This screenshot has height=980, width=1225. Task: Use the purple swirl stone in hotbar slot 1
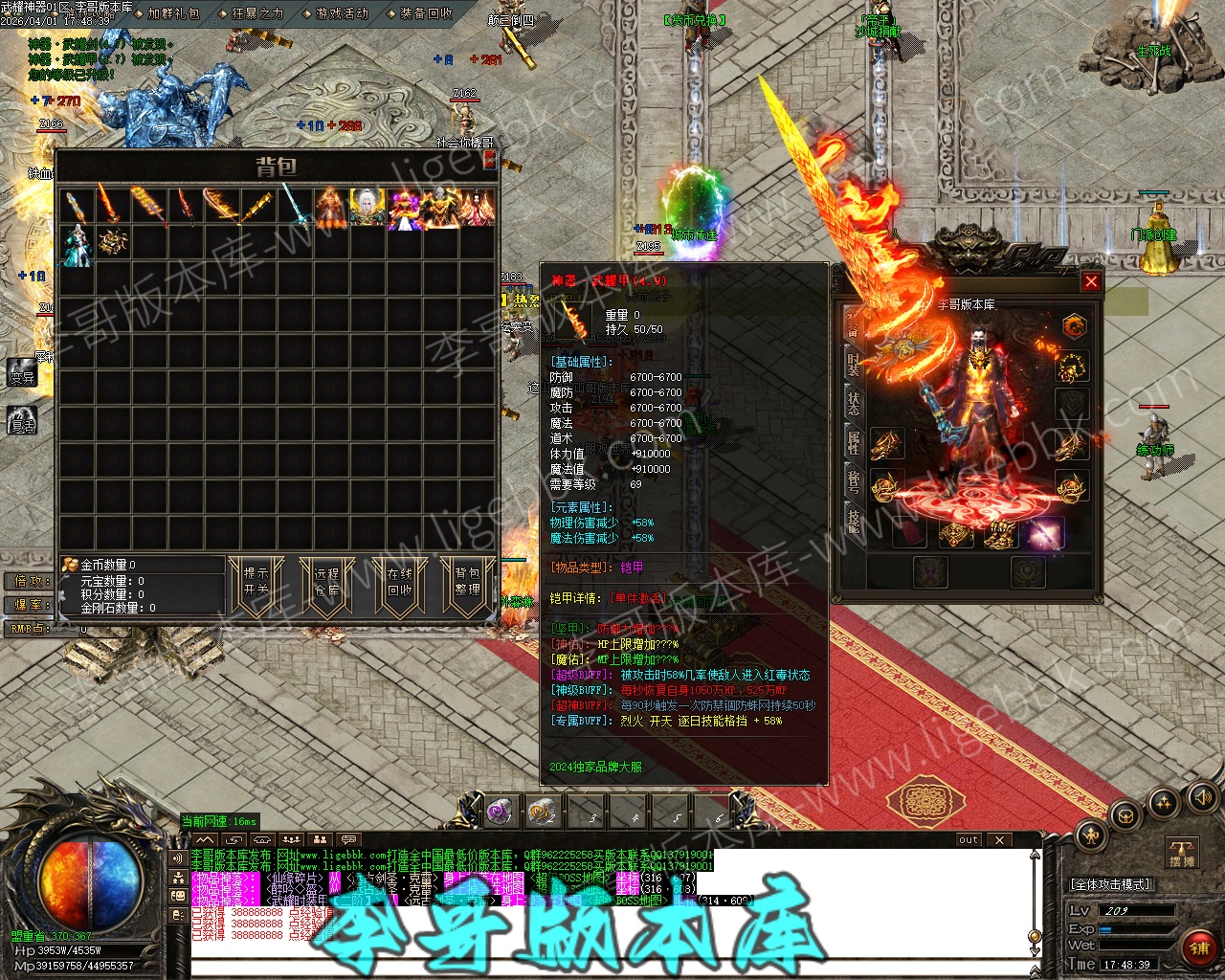pyautogui.click(x=500, y=813)
